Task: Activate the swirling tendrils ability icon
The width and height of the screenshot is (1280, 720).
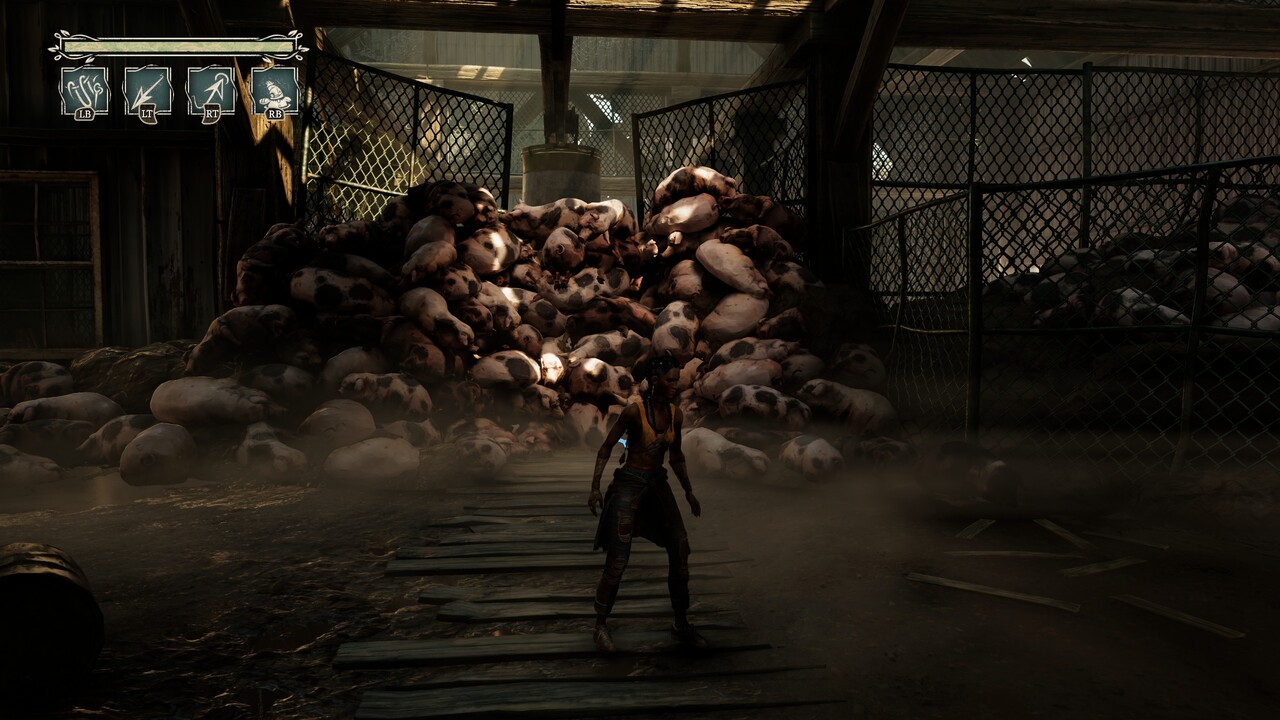Action: (84, 91)
